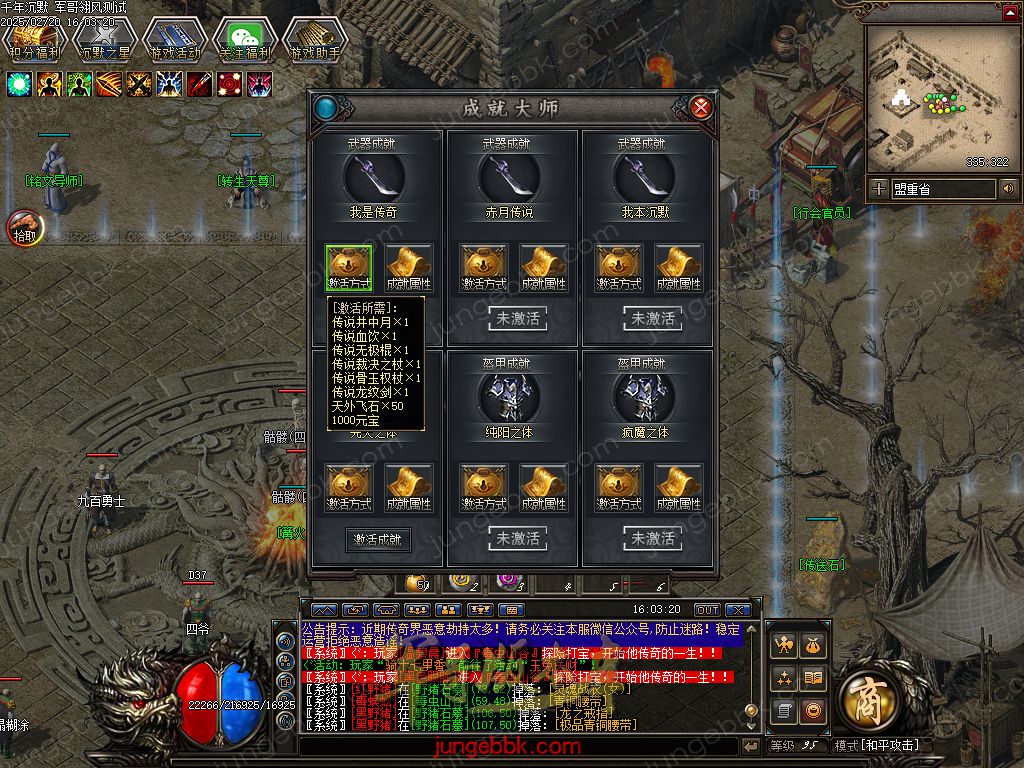
Task: Show 激活方式 for 我本沉默 achievement
Action: (619, 267)
